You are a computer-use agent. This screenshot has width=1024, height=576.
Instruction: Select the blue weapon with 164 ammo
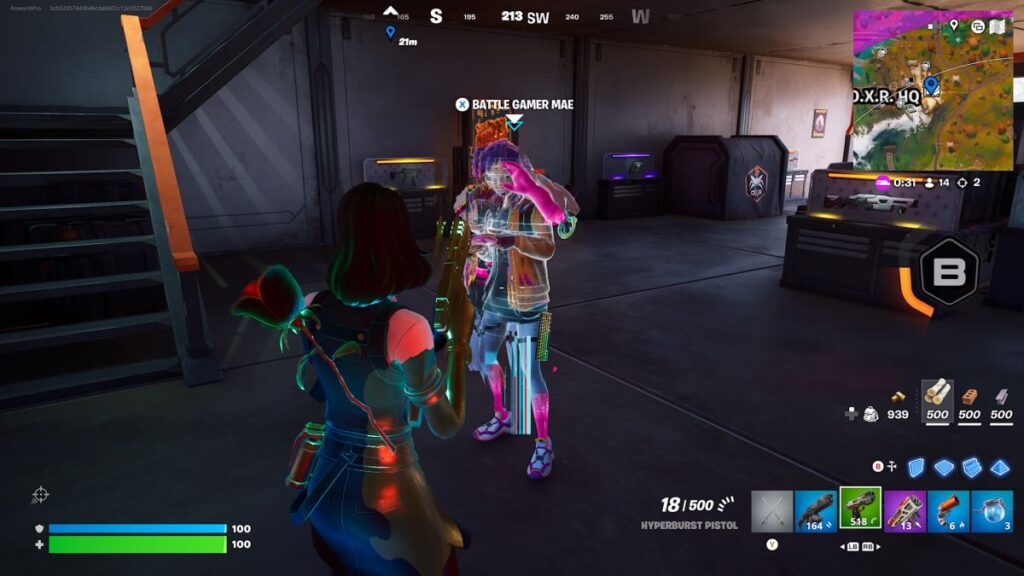point(815,510)
